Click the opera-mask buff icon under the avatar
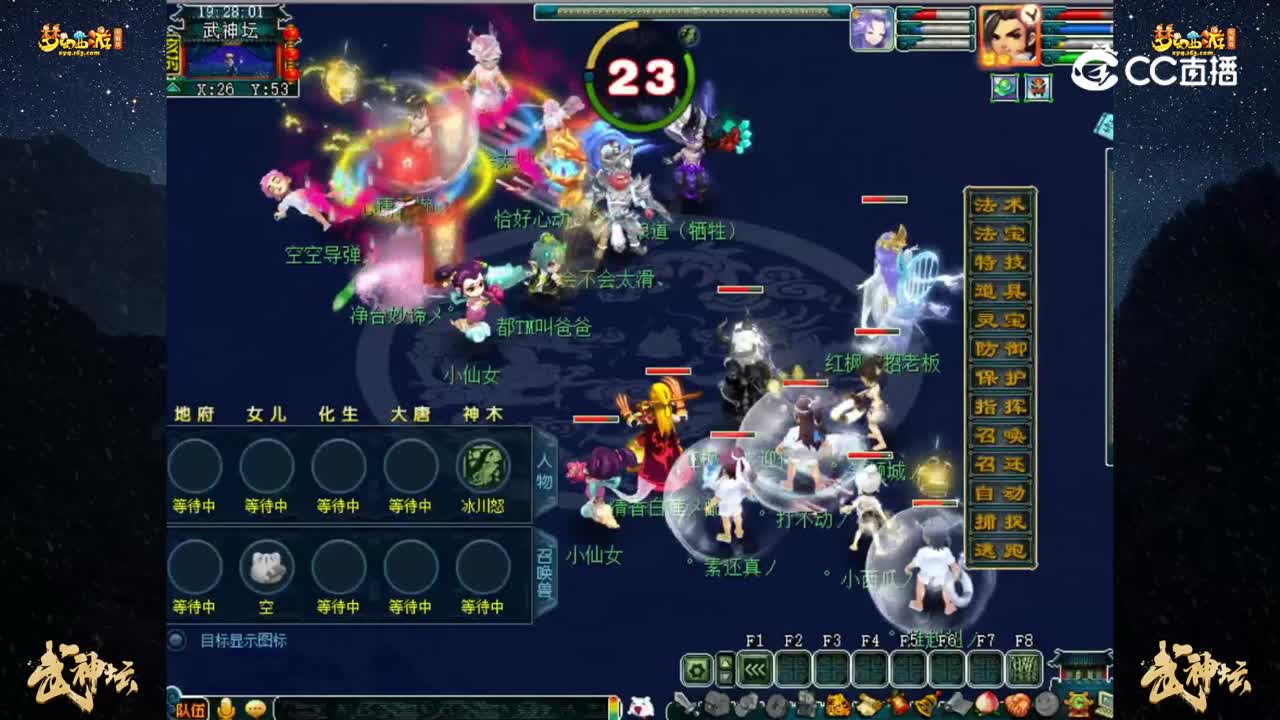The width and height of the screenshot is (1280, 720). pyautogui.click(x=1039, y=88)
